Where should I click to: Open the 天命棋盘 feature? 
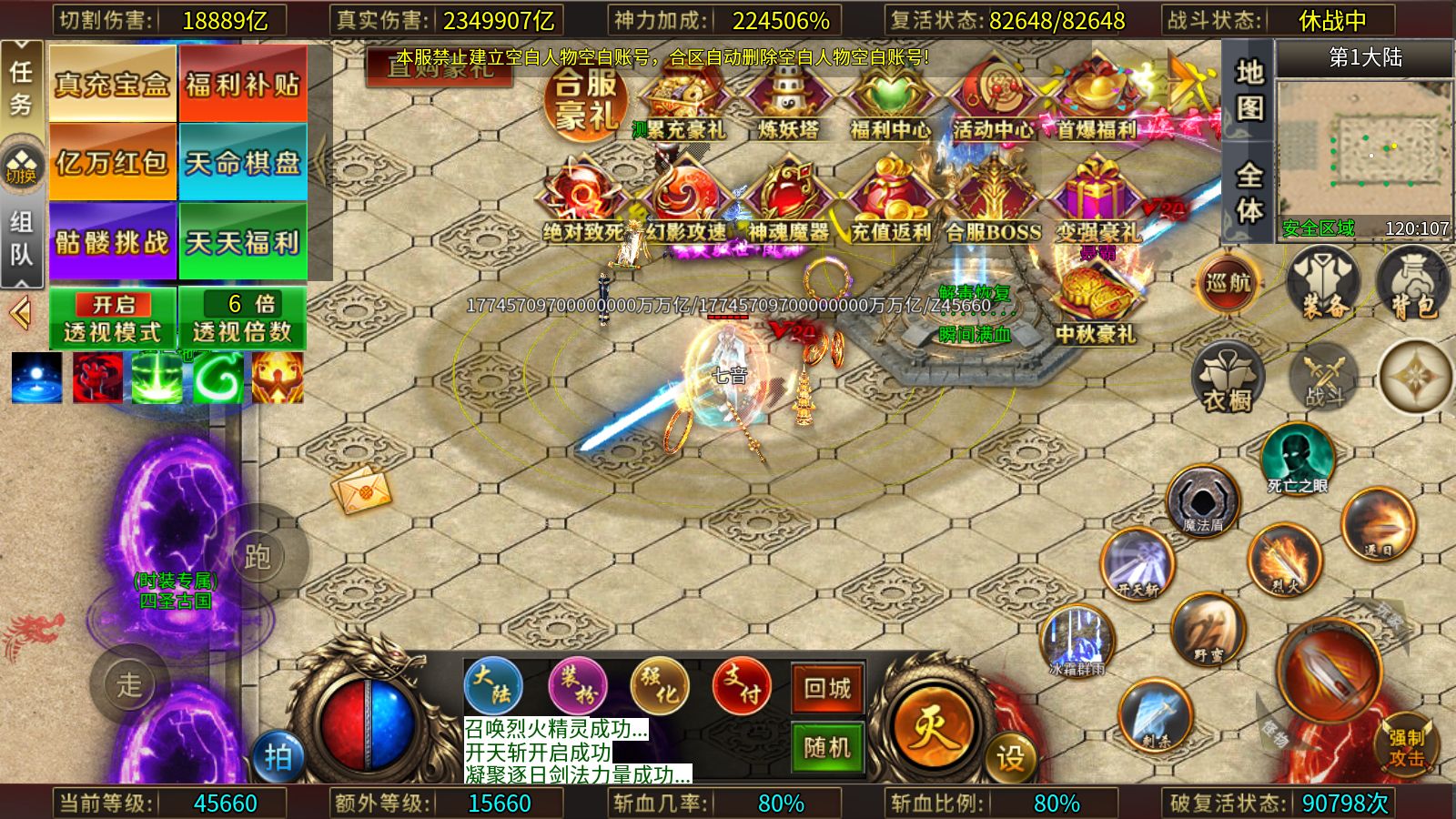tap(242, 162)
